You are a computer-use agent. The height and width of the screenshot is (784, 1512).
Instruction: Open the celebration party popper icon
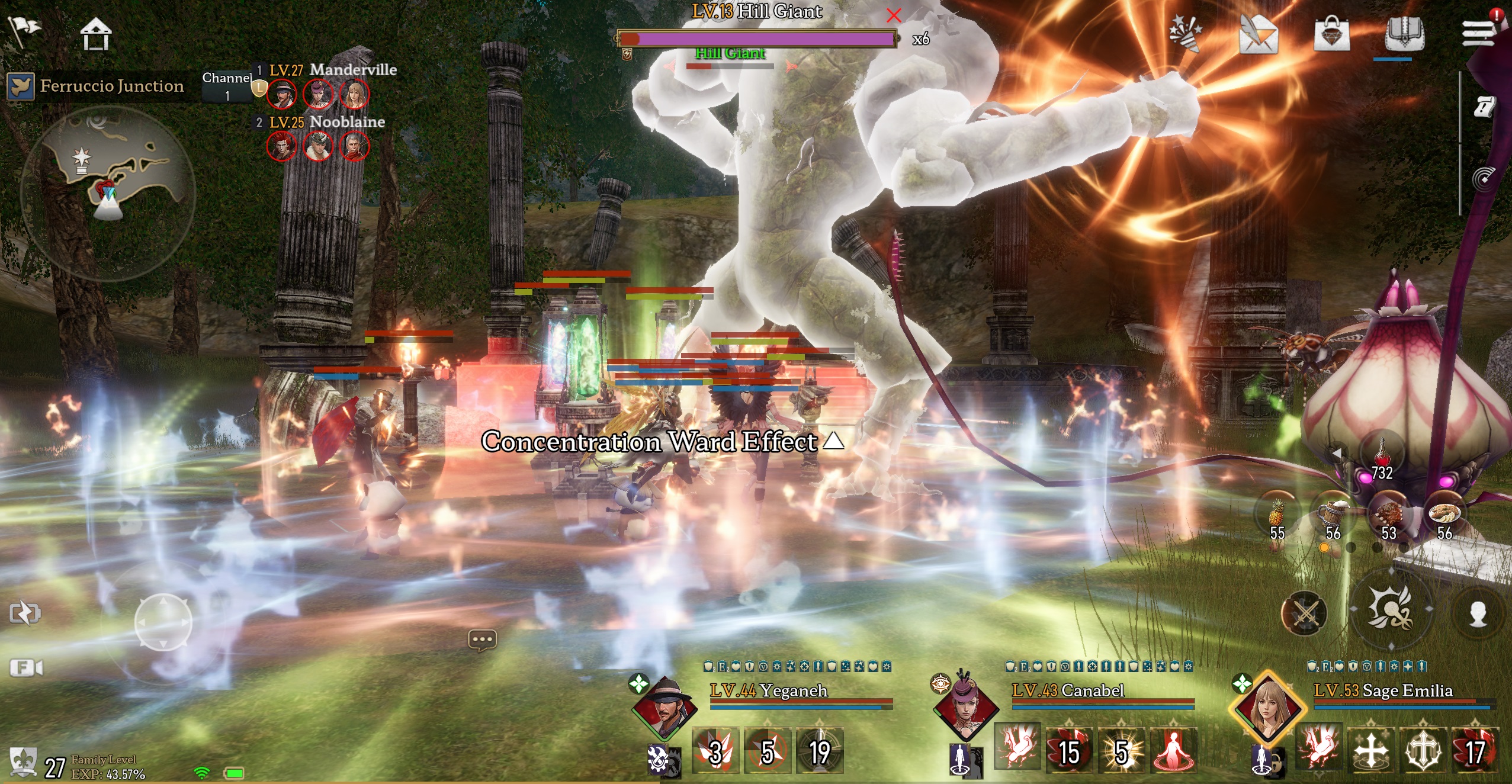tap(1185, 33)
